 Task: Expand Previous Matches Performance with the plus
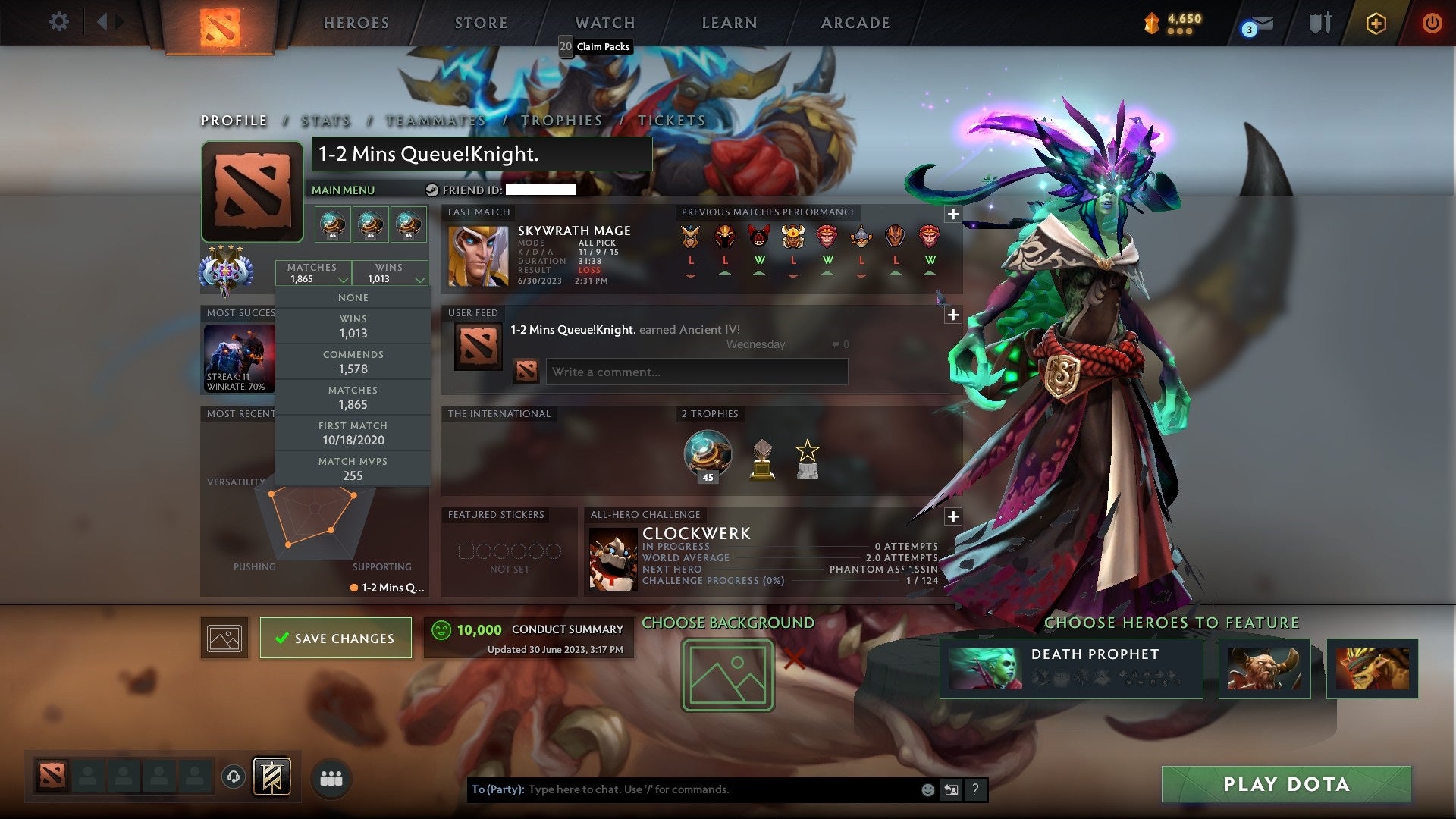click(x=953, y=215)
